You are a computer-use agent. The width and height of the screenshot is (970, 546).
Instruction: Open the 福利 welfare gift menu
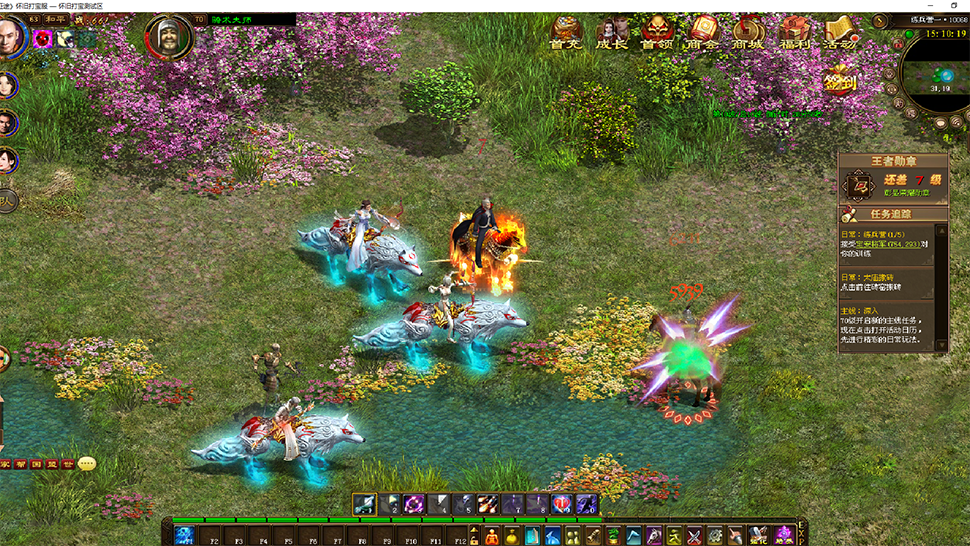[795, 31]
